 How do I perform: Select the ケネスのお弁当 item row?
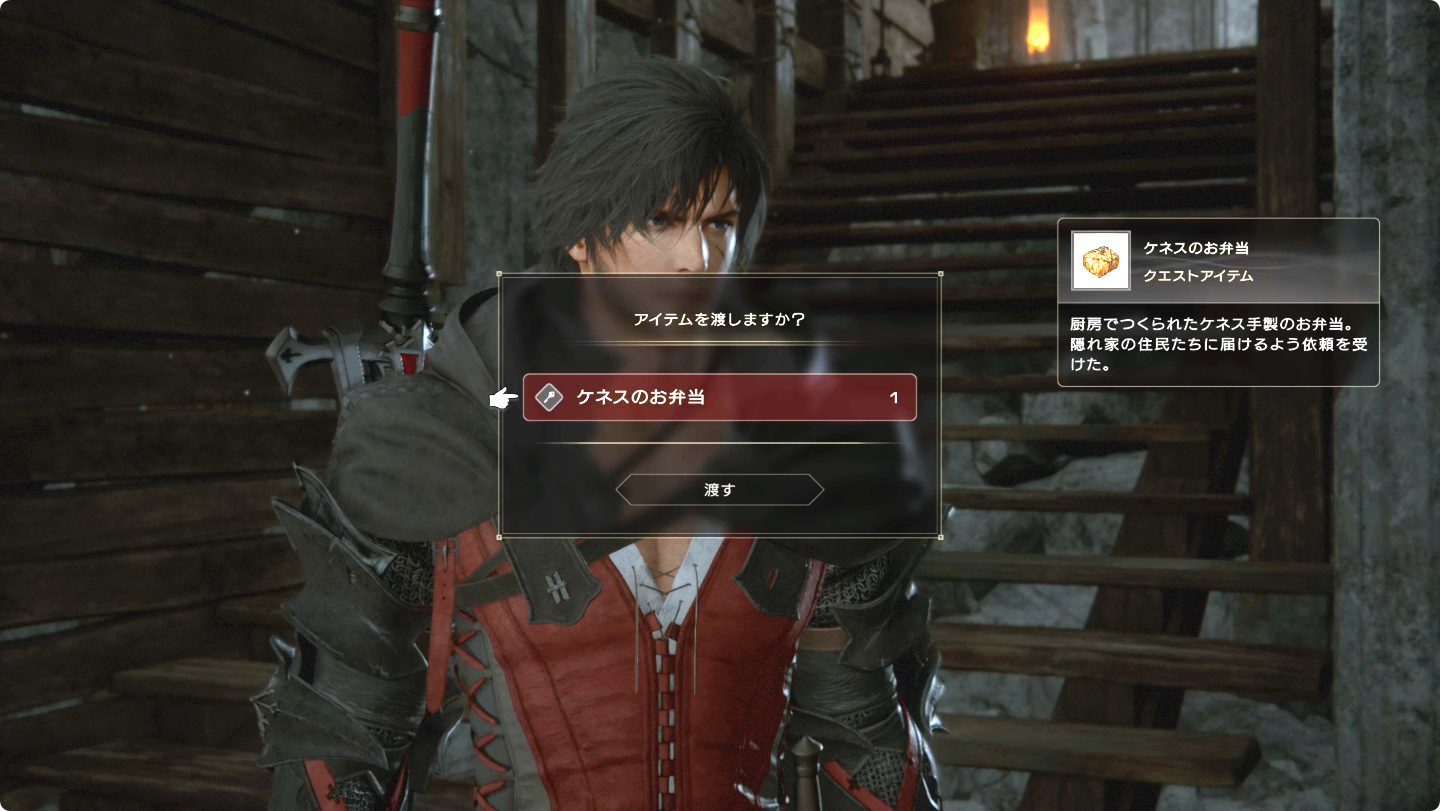click(x=719, y=397)
